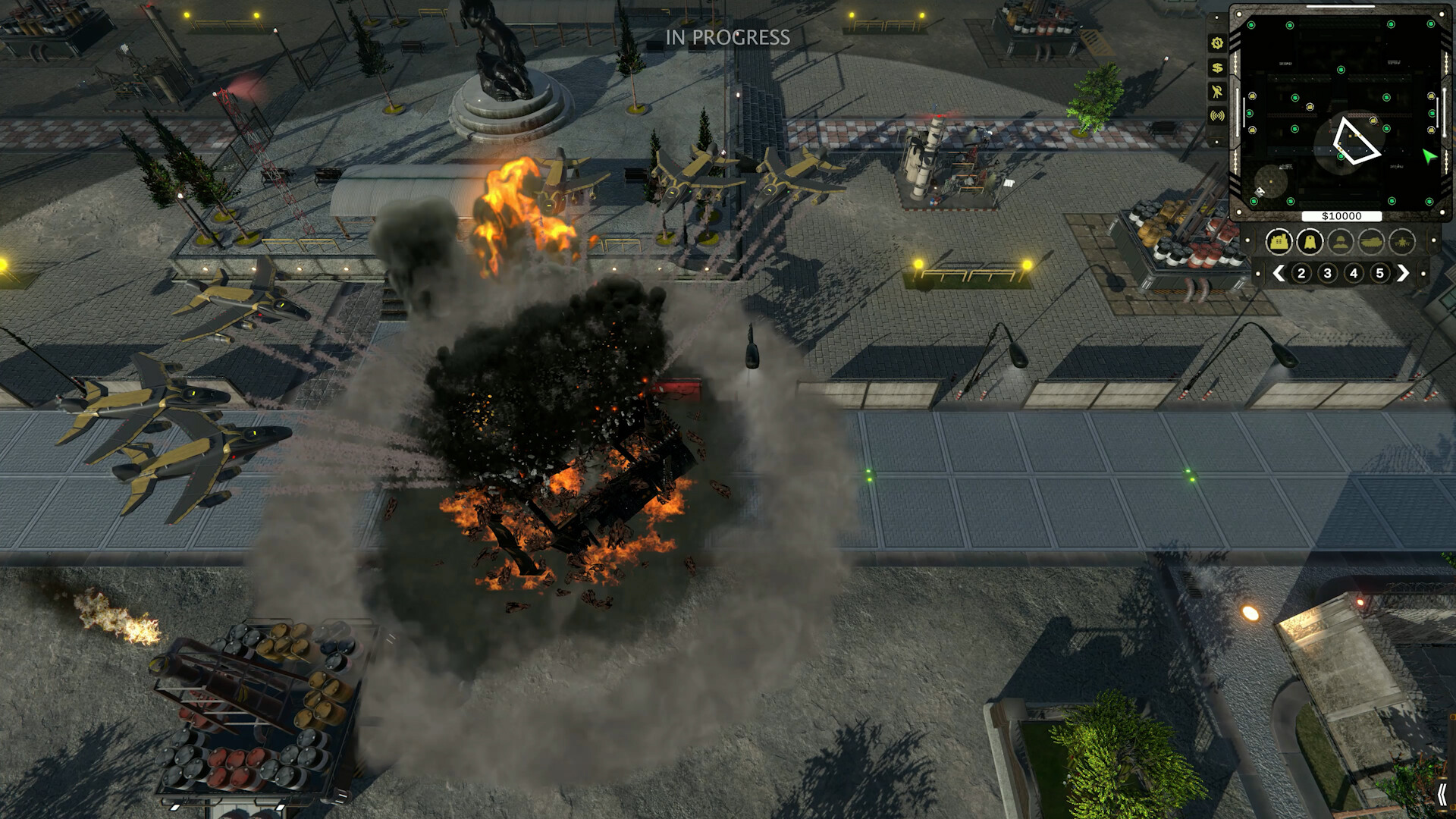Go back with the left pagination chevron
1456x819 pixels.
[1280, 273]
